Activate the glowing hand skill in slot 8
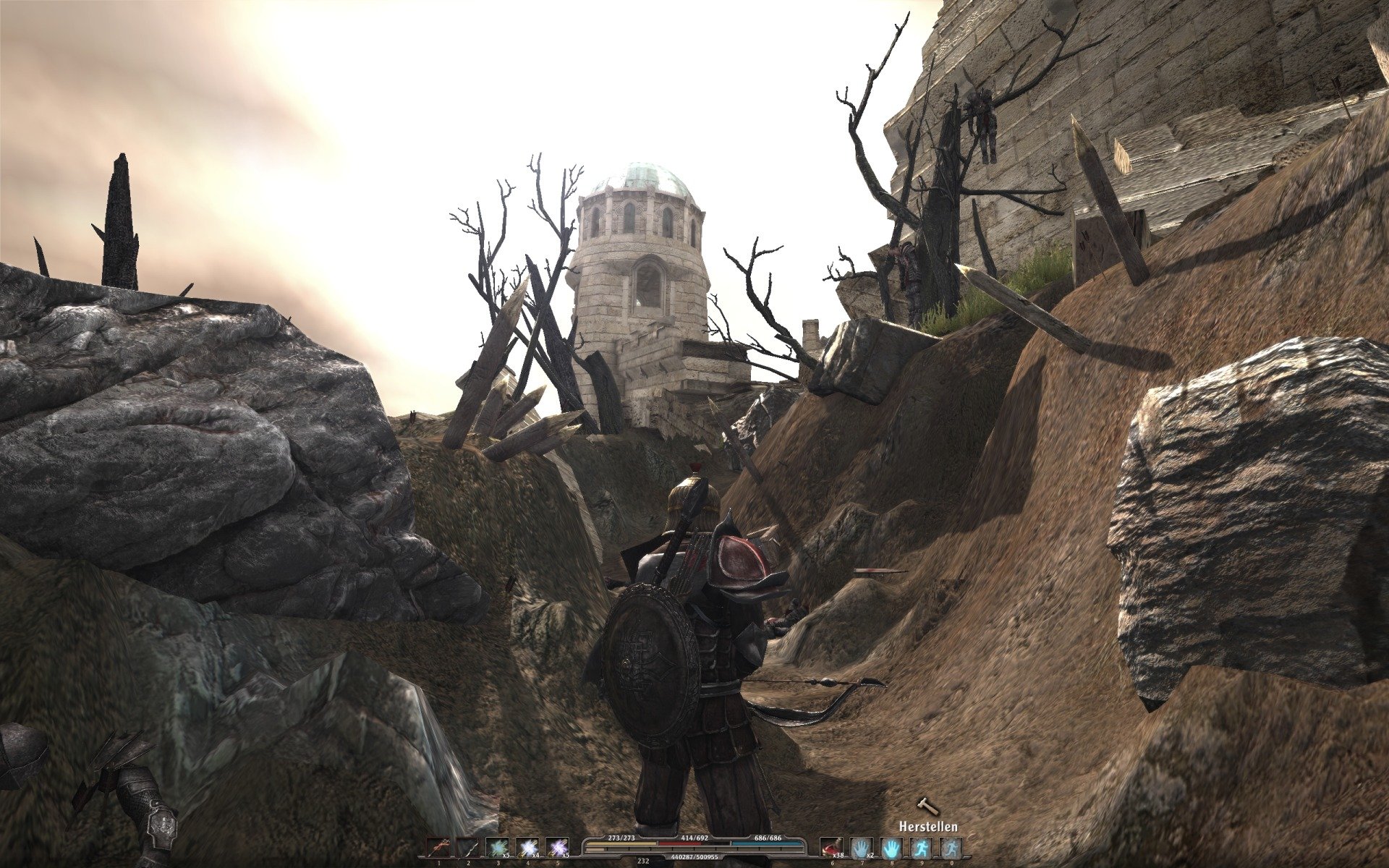The image size is (1389, 868). (x=891, y=847)
